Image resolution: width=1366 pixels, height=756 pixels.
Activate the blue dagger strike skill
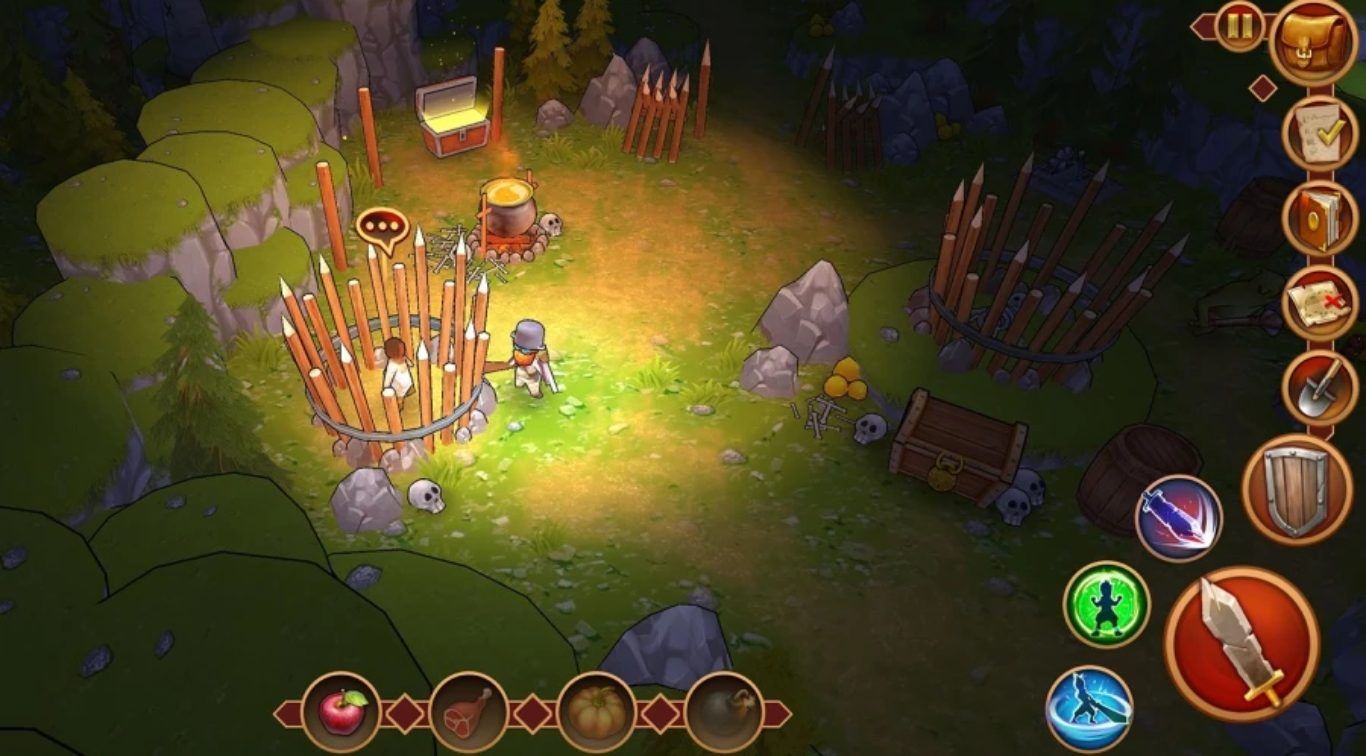tap(1178, 518)
